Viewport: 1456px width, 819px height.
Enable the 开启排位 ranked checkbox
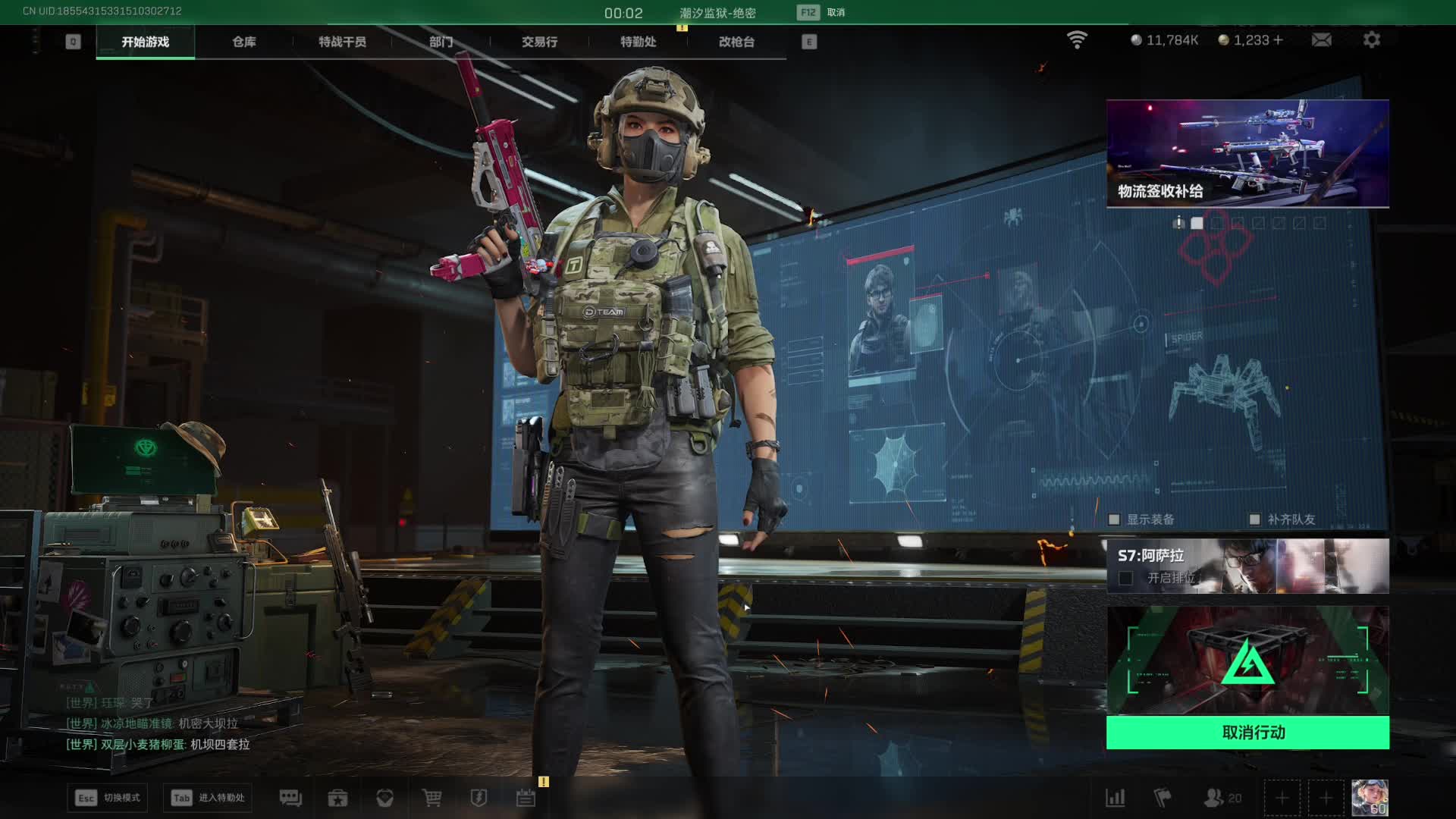point(1126,579)
